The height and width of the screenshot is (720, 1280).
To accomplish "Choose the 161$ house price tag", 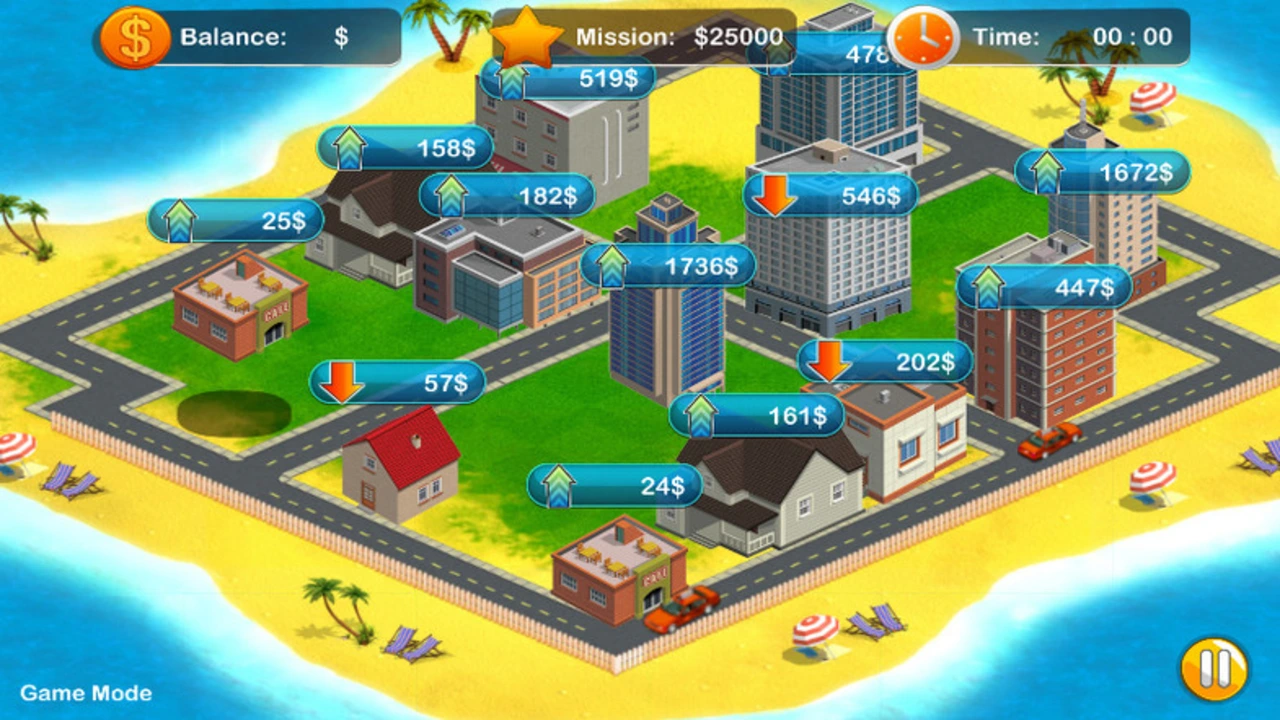I will (x=757, y=415).
